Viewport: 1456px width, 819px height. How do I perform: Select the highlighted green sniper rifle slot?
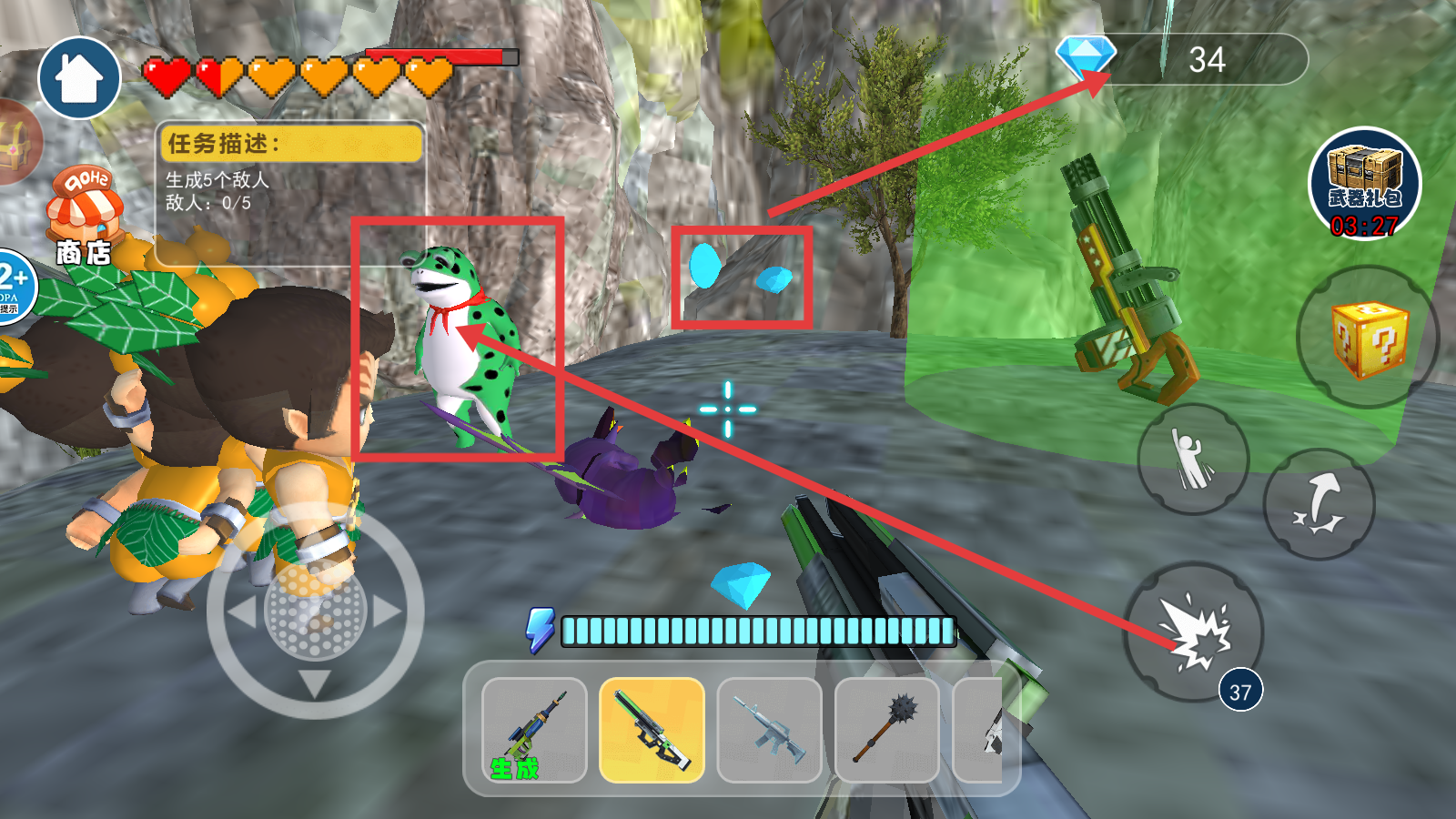click(x=652, y=731)
